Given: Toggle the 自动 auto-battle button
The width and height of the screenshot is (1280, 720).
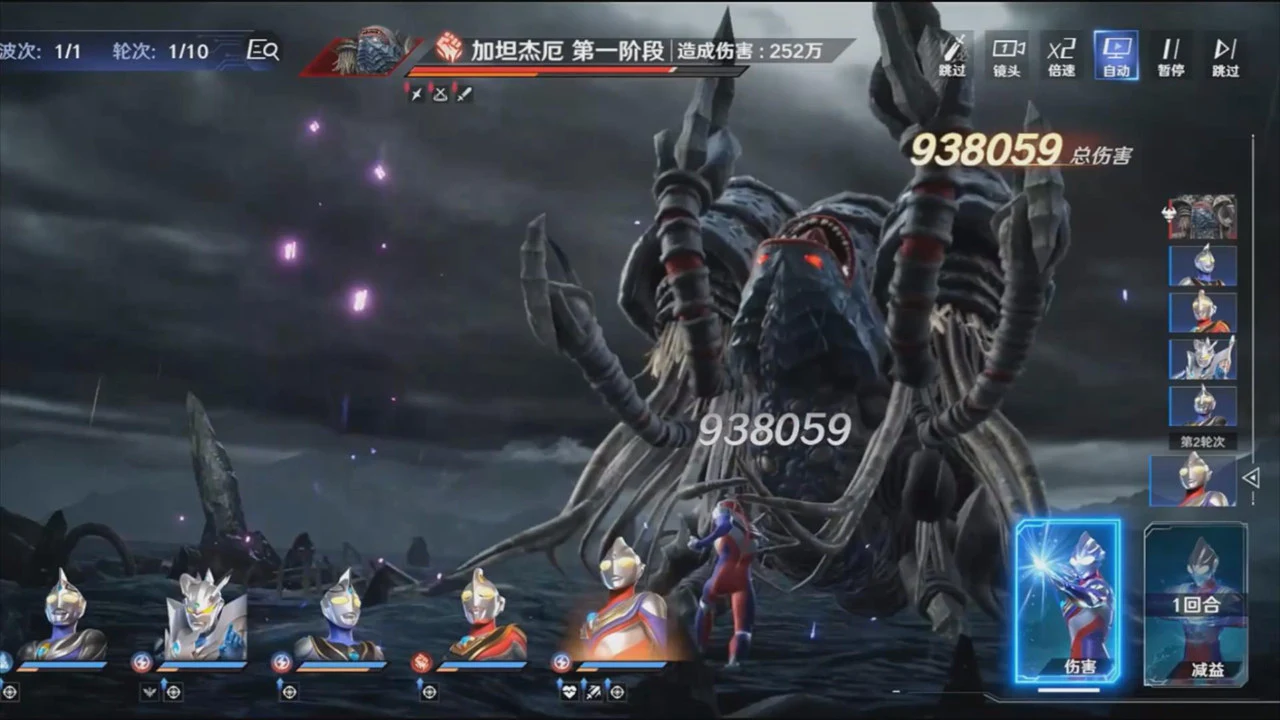Looking at the screenshot, I should pos(1116,55).
